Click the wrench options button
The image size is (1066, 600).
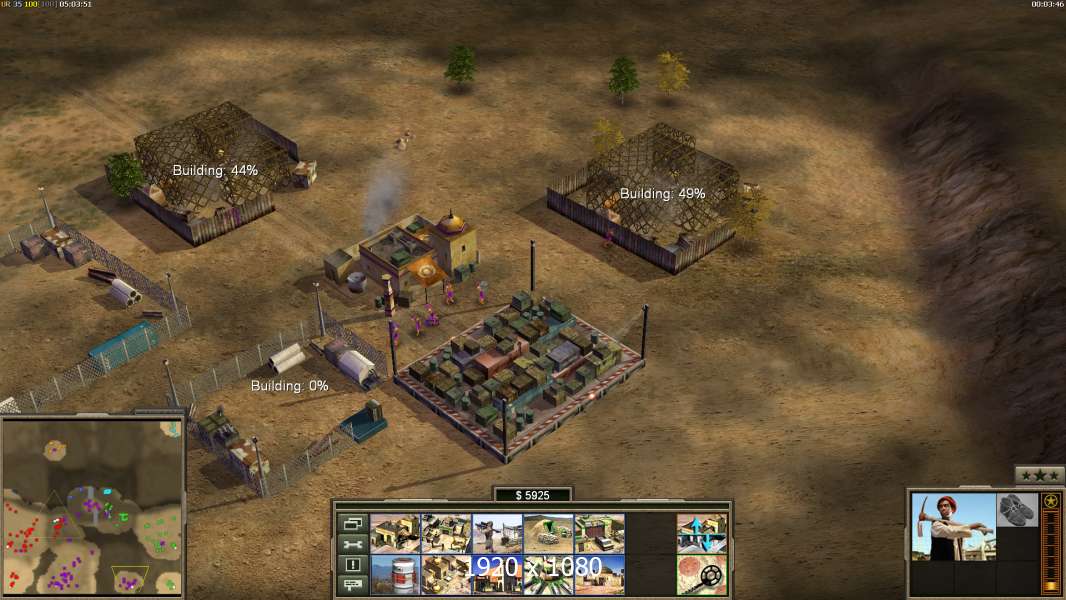[352, 545]
